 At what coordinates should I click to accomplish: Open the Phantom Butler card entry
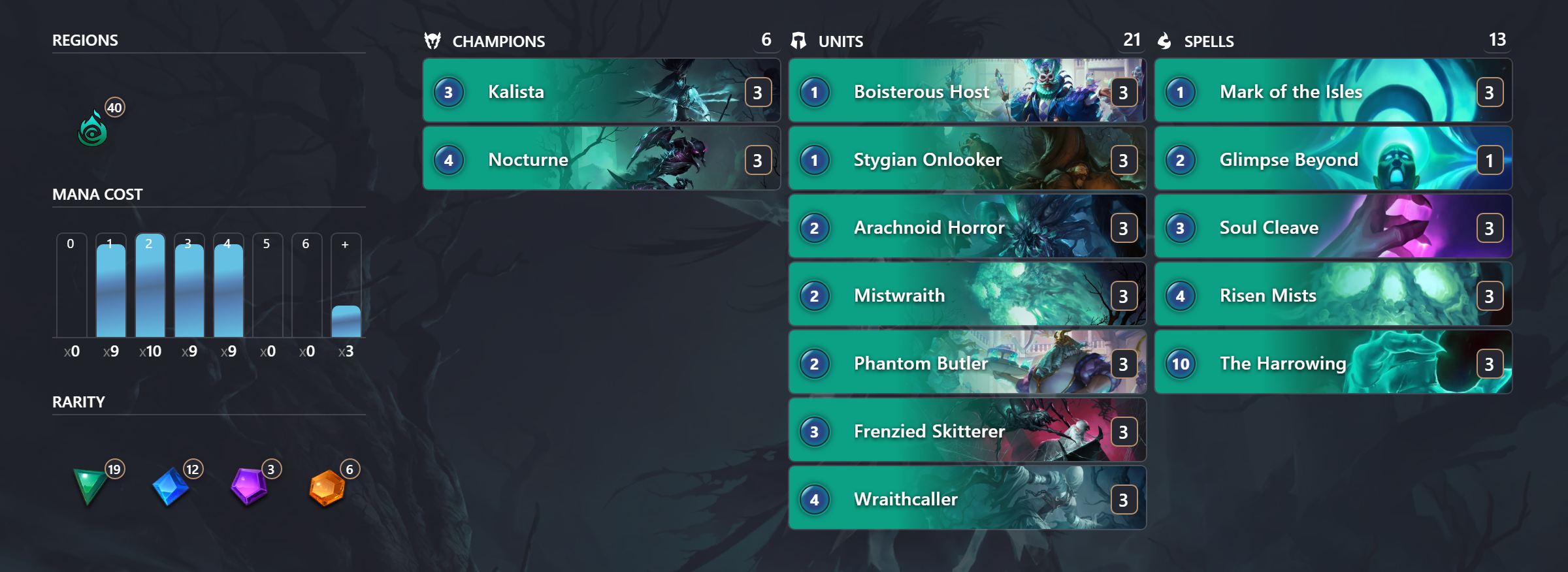click(967, 362)
